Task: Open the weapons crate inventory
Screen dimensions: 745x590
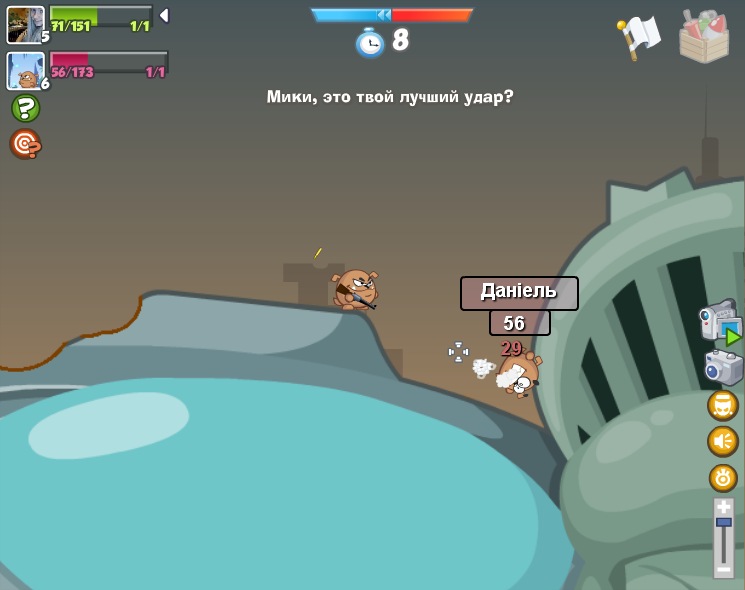Action: pyautogui.click(x=704, y=36)
